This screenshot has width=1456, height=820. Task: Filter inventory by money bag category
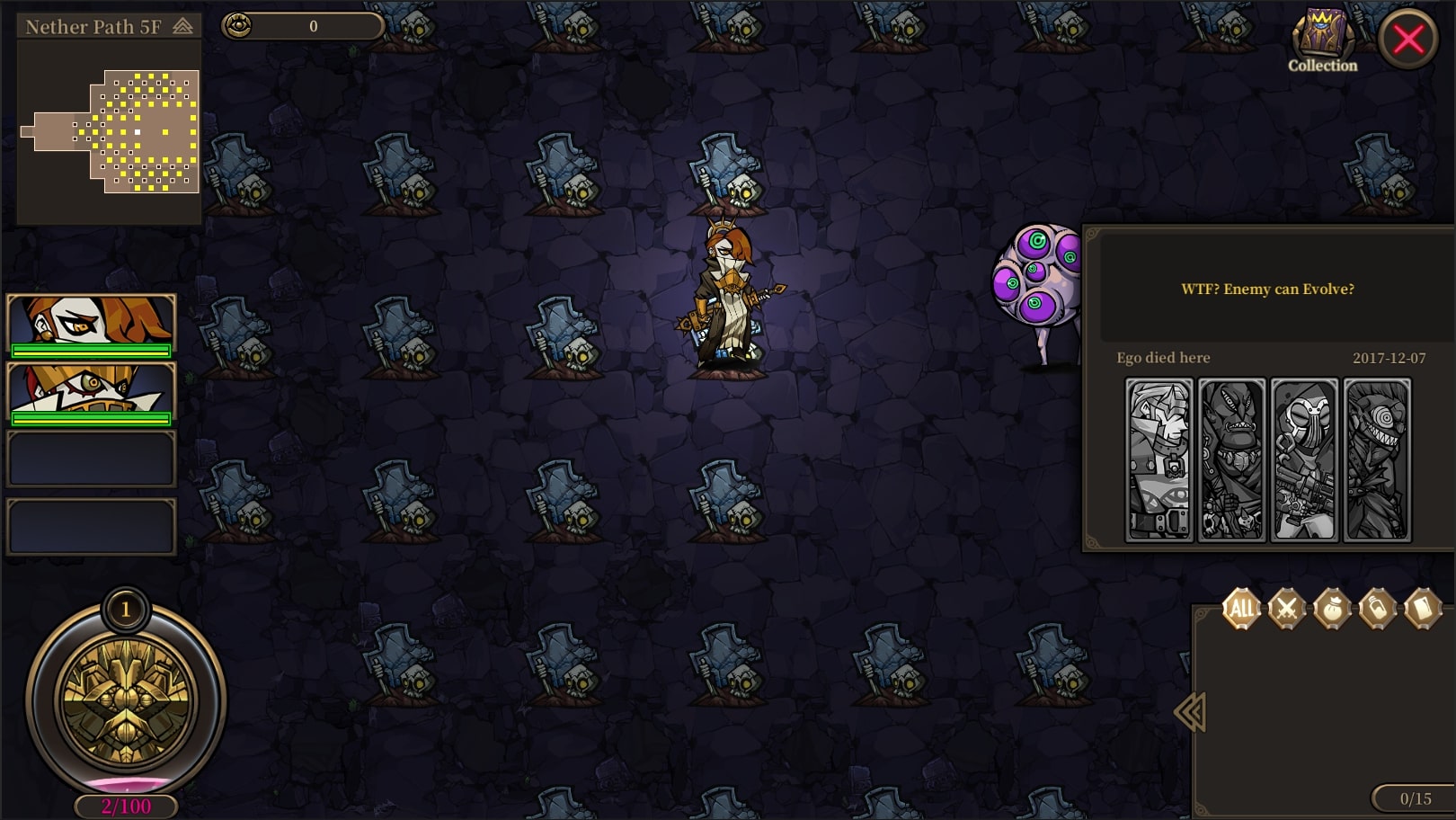point(1332,609)
